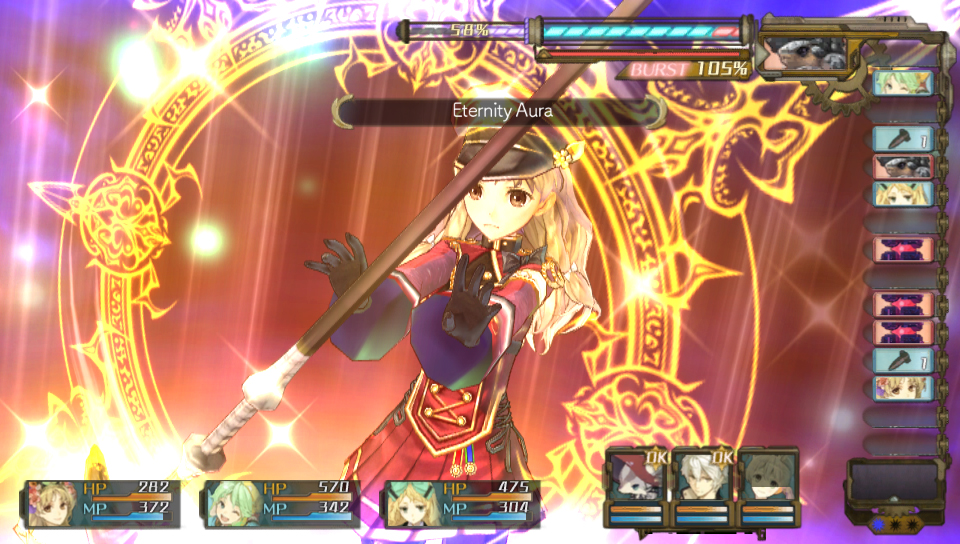Viewport: 960px width, 544px height.
Task: Open the blonde twin-tail girl's turn-order card
Action: (903, 194)
